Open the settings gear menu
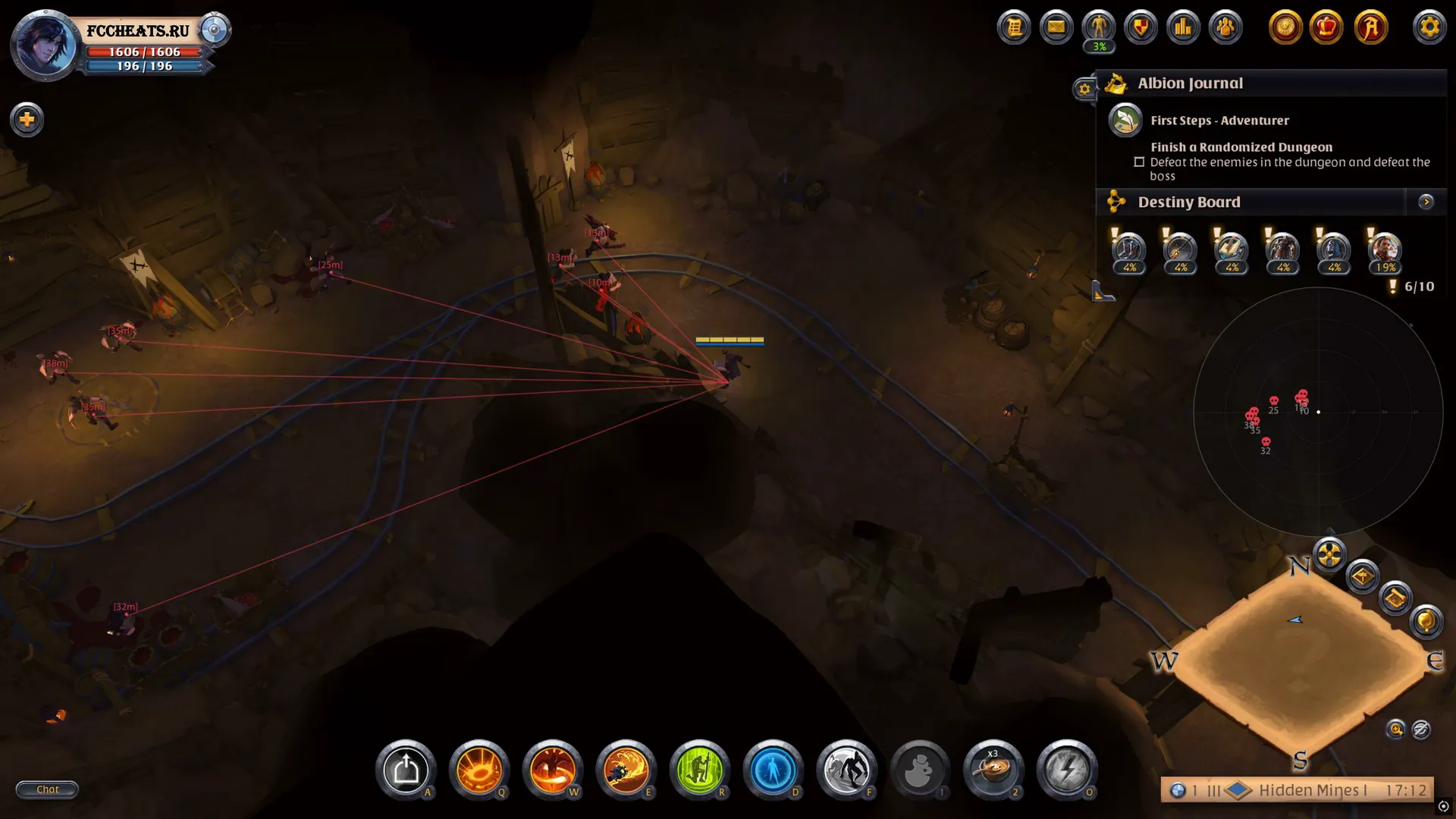 tap(1429, 28)
